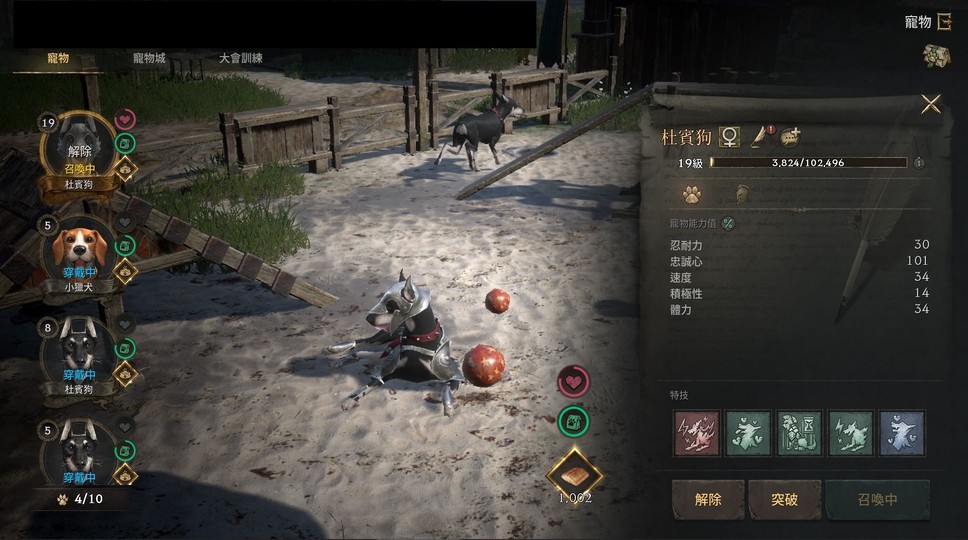The height and width of the screenshot is (540, 968).
Task: Exit the 寵物 screen via top-right icon
Action: [x=943, y=21]
